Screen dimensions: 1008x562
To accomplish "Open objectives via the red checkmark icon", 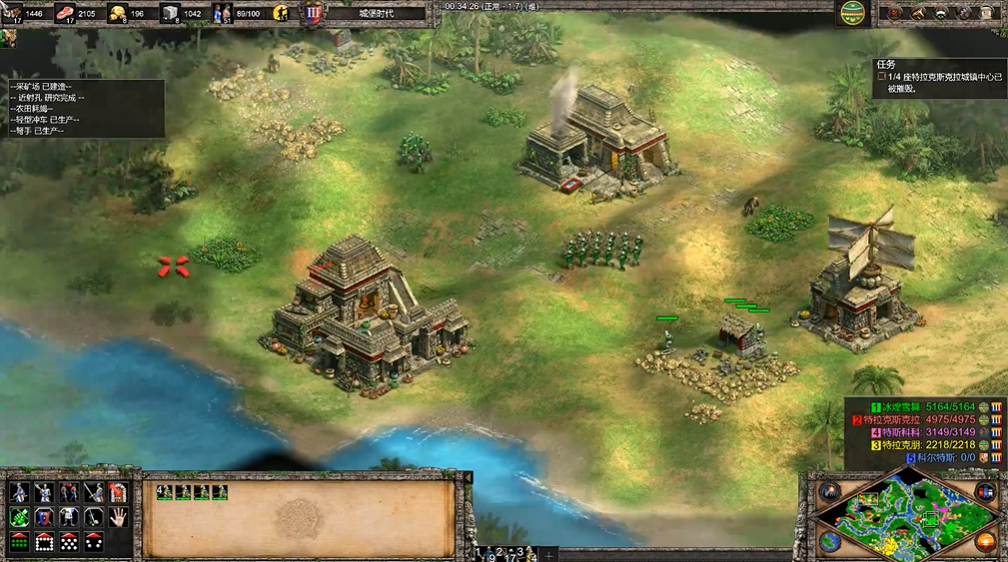I will pos(894,13).
